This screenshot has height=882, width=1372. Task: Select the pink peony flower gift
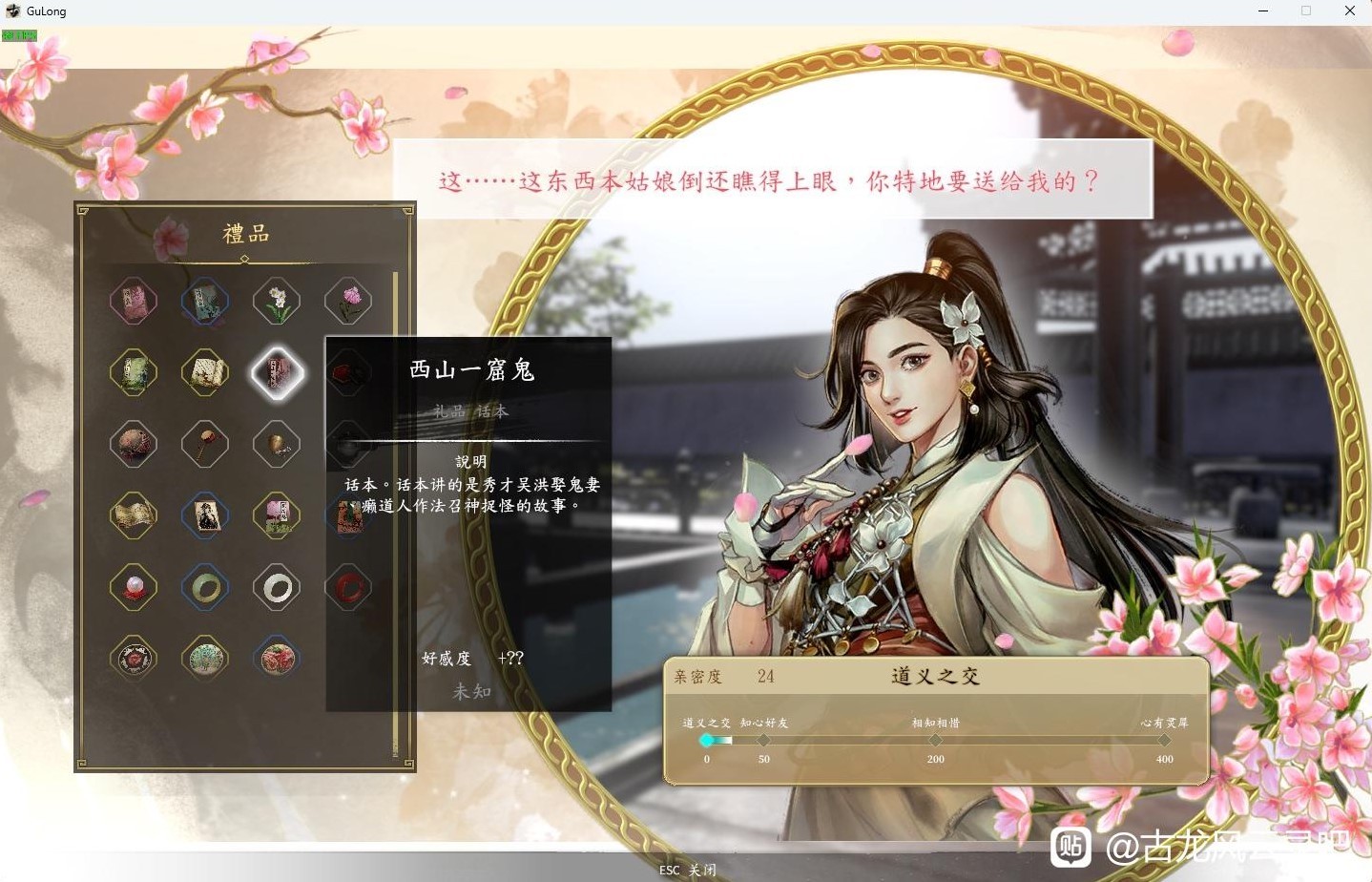click(347, 301)
